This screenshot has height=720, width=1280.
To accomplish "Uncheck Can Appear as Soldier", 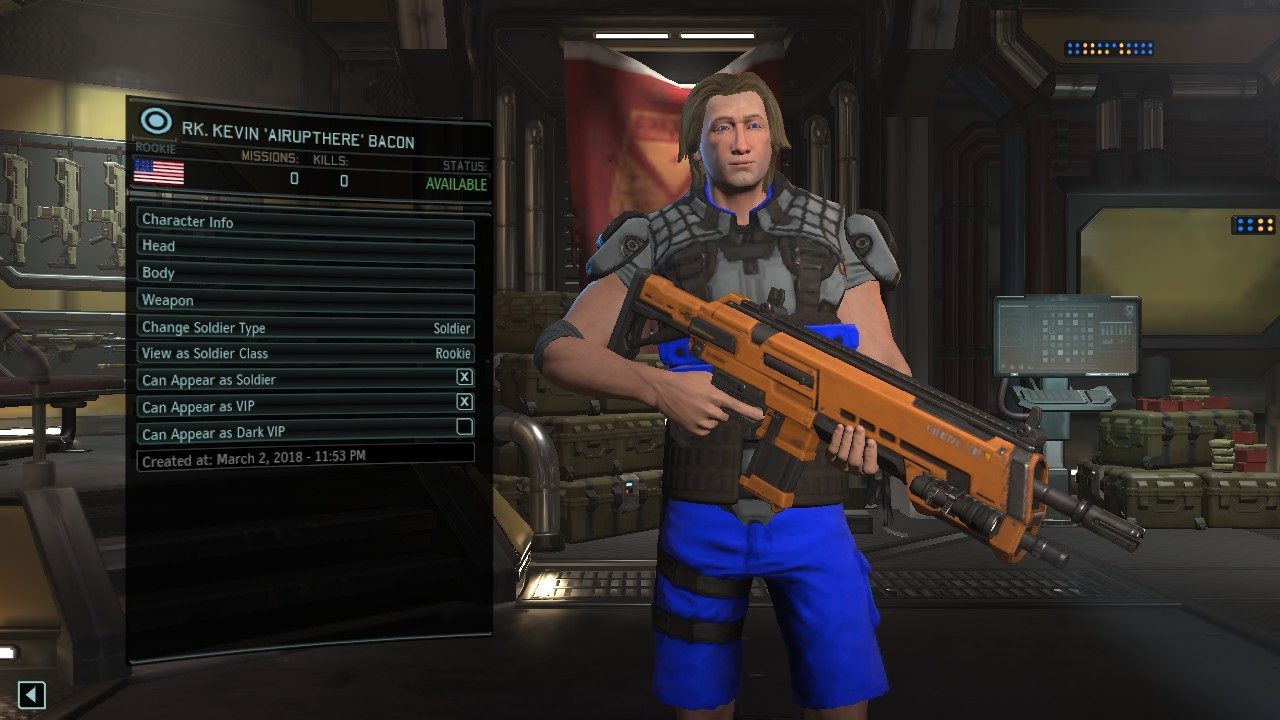I will (x=464, y=378).
